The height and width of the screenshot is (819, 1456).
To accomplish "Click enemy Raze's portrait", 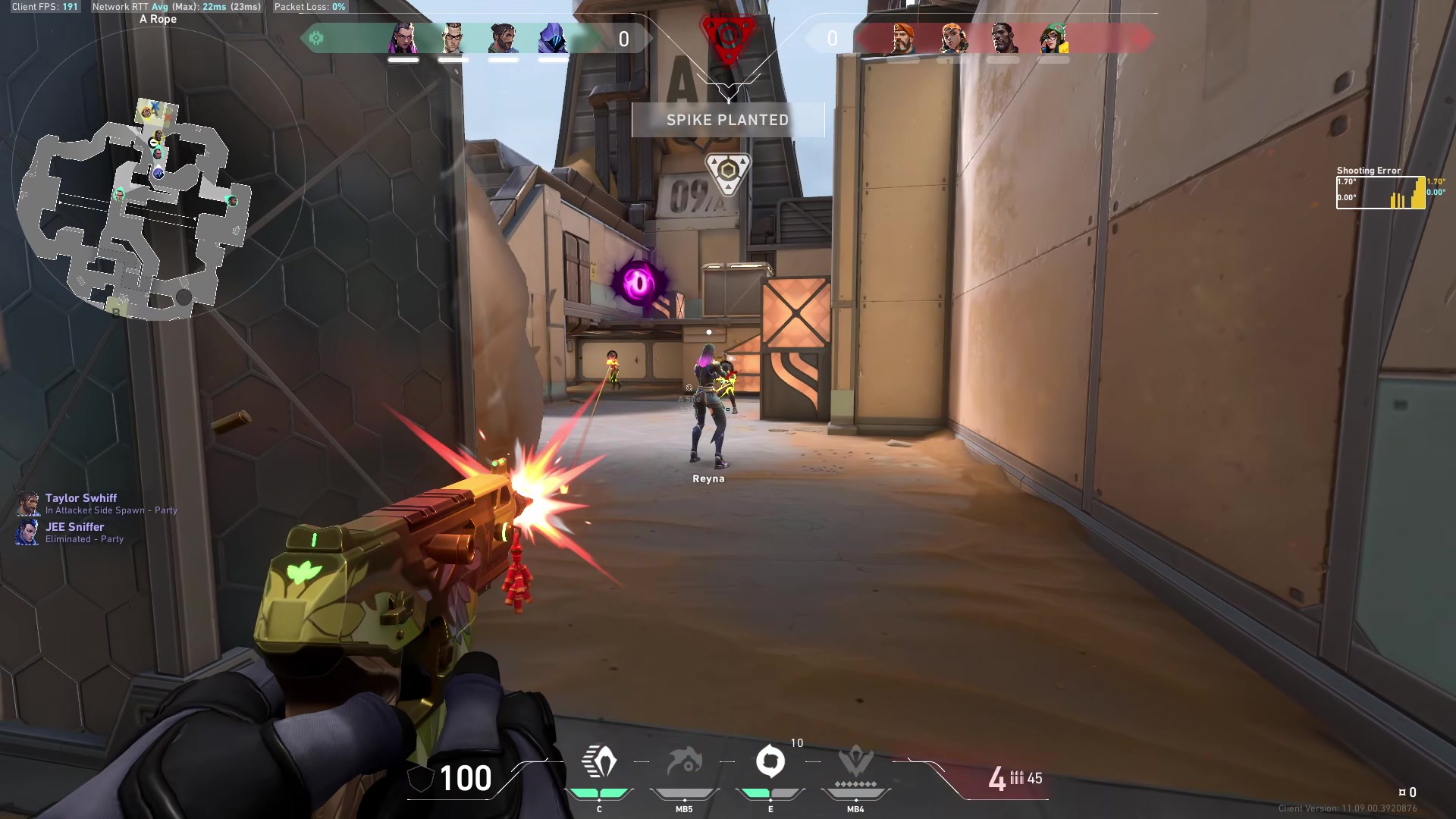I will point(953,38).
